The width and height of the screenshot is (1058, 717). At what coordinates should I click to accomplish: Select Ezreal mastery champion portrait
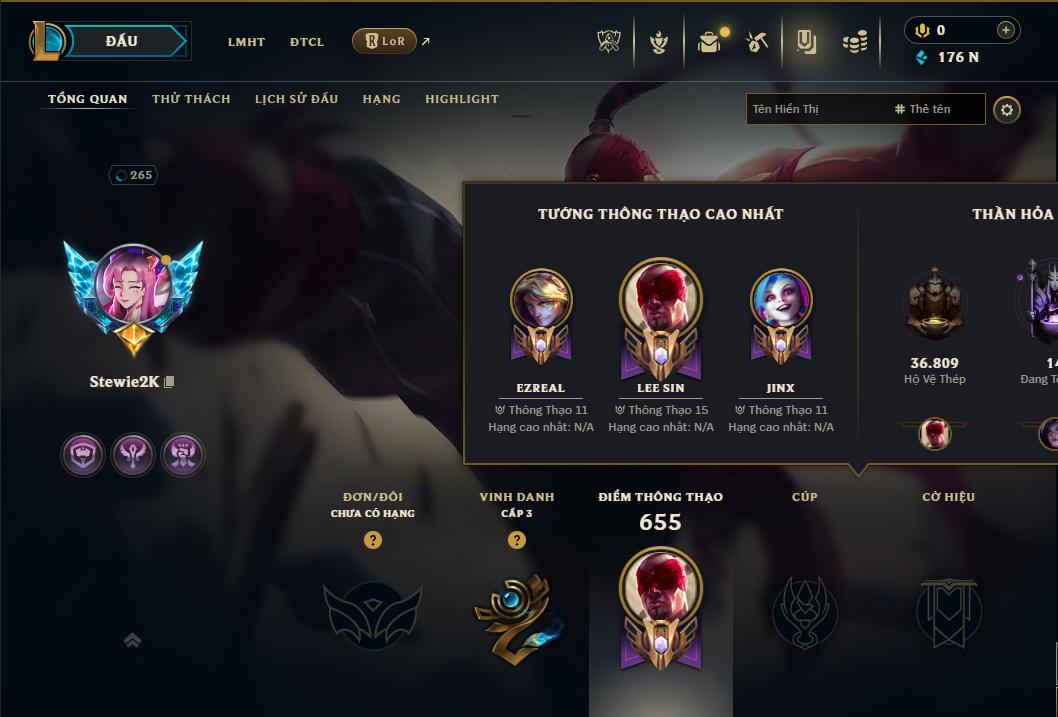click(541, 302)
